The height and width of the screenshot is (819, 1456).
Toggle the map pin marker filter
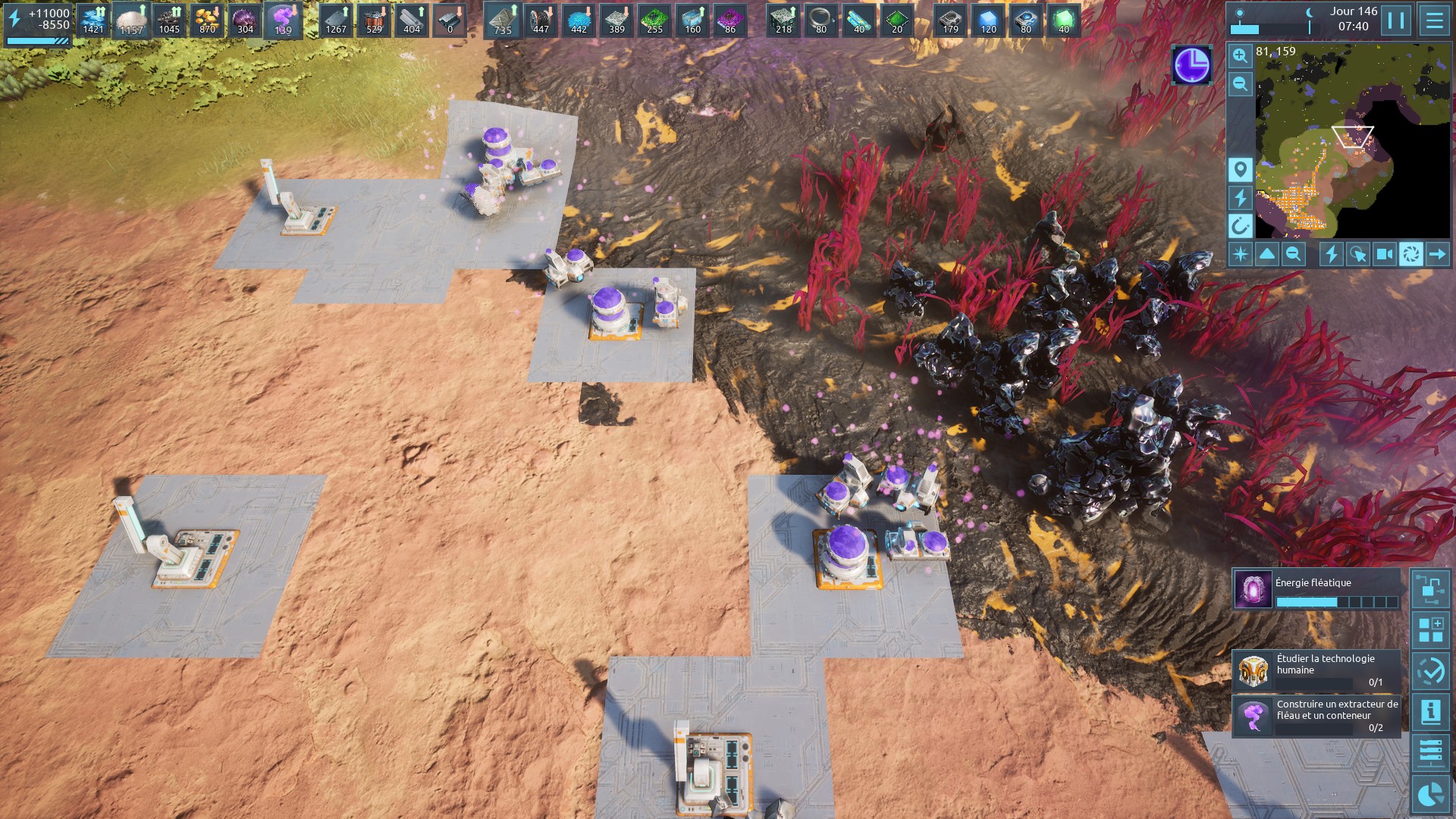(1240, 169)
